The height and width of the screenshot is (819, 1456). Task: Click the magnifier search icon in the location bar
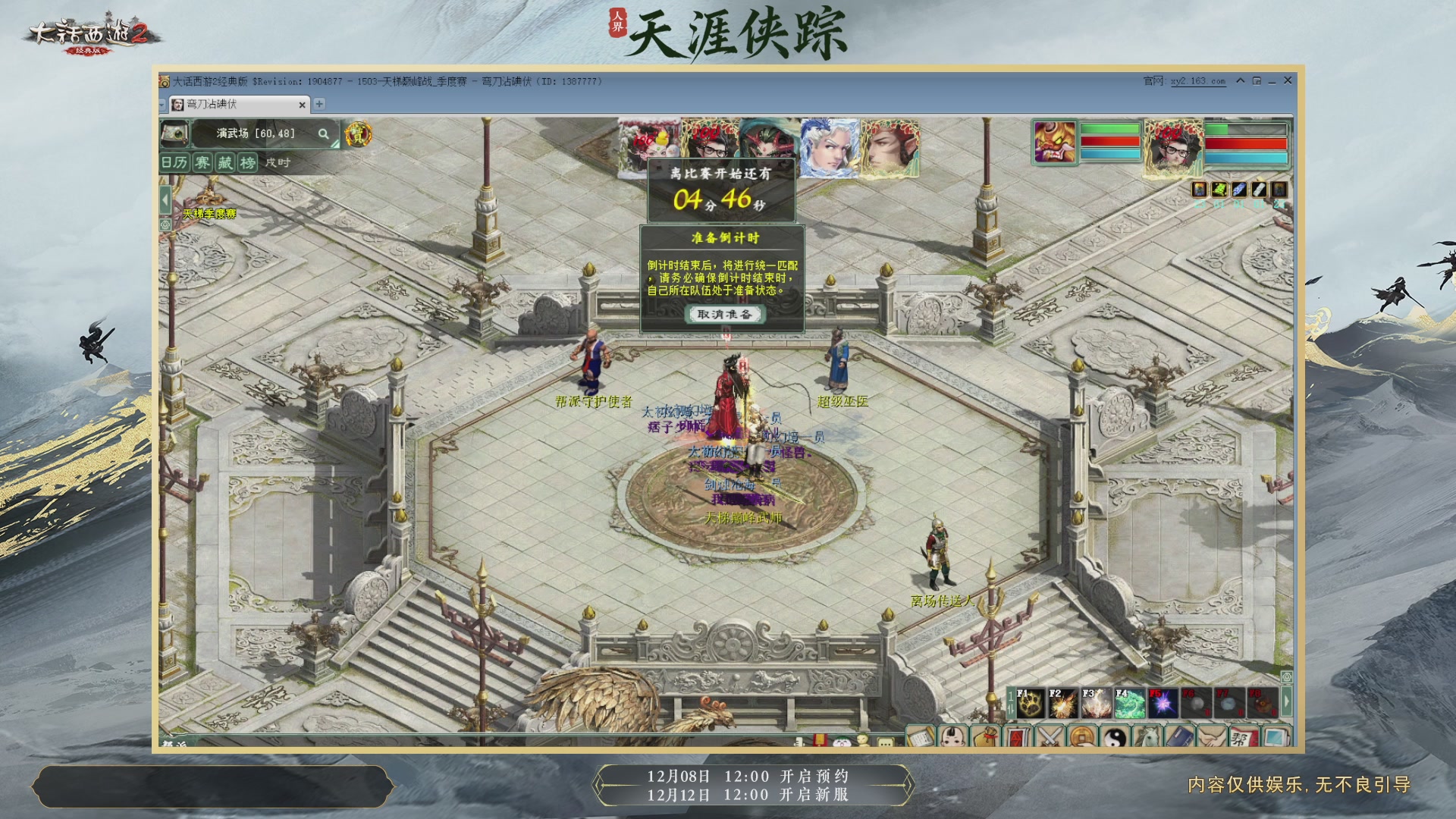(x=325, y=134)
